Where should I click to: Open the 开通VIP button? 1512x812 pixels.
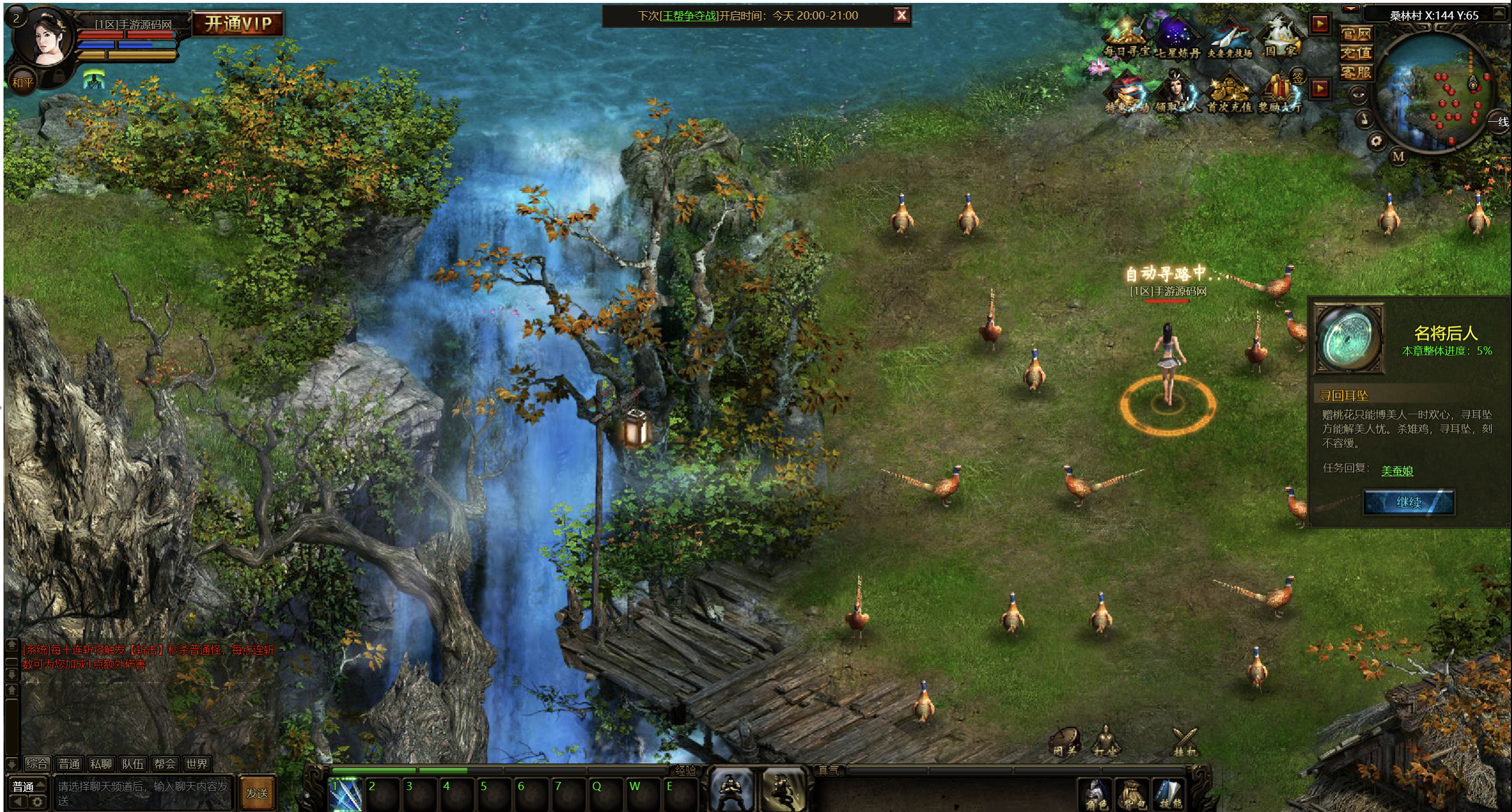238,24
